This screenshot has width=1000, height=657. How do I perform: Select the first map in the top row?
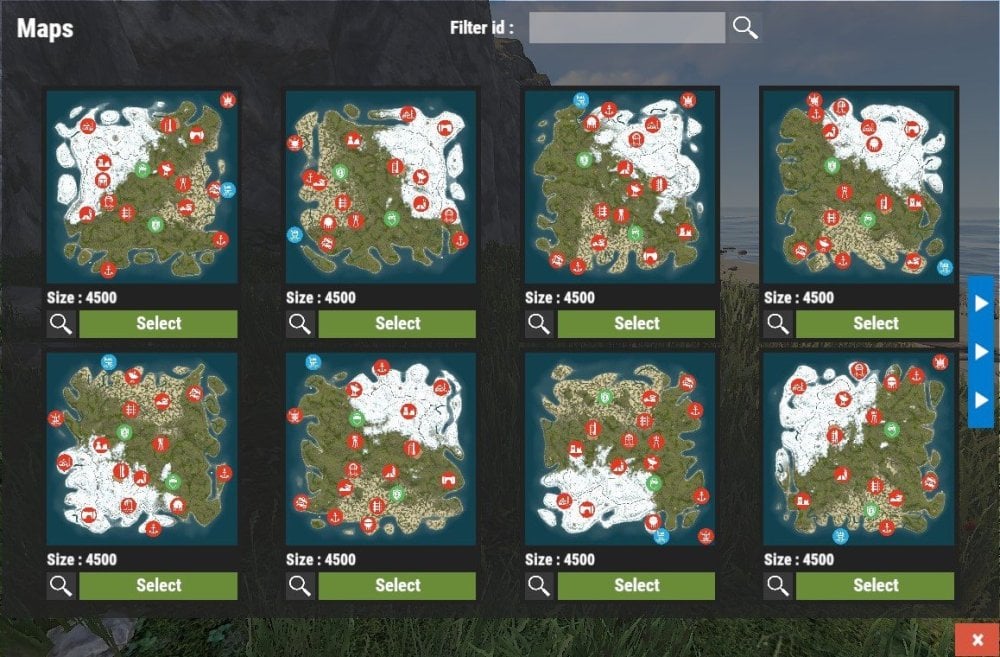158,324
